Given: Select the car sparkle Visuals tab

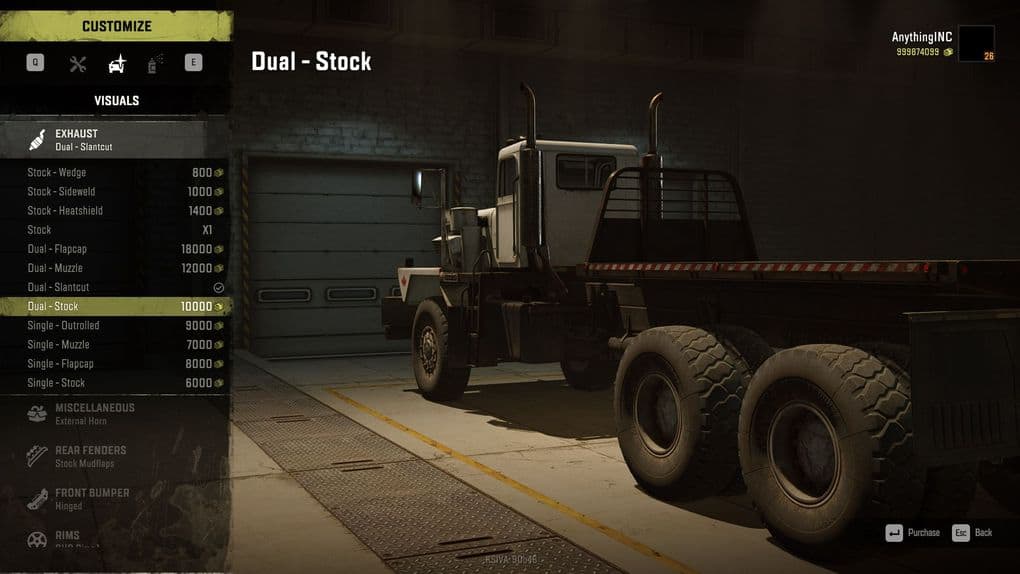Looking at the screenshot, I should 117,64.
